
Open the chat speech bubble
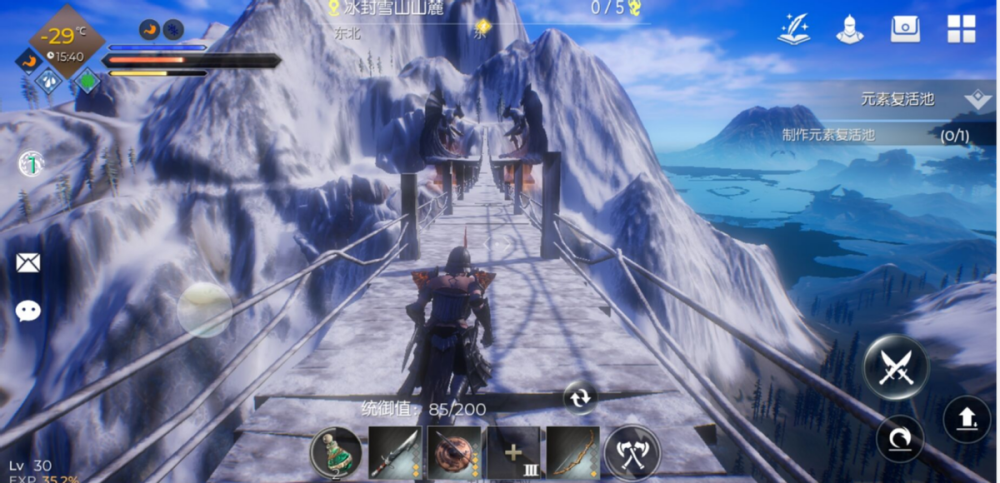coord(28,311)
